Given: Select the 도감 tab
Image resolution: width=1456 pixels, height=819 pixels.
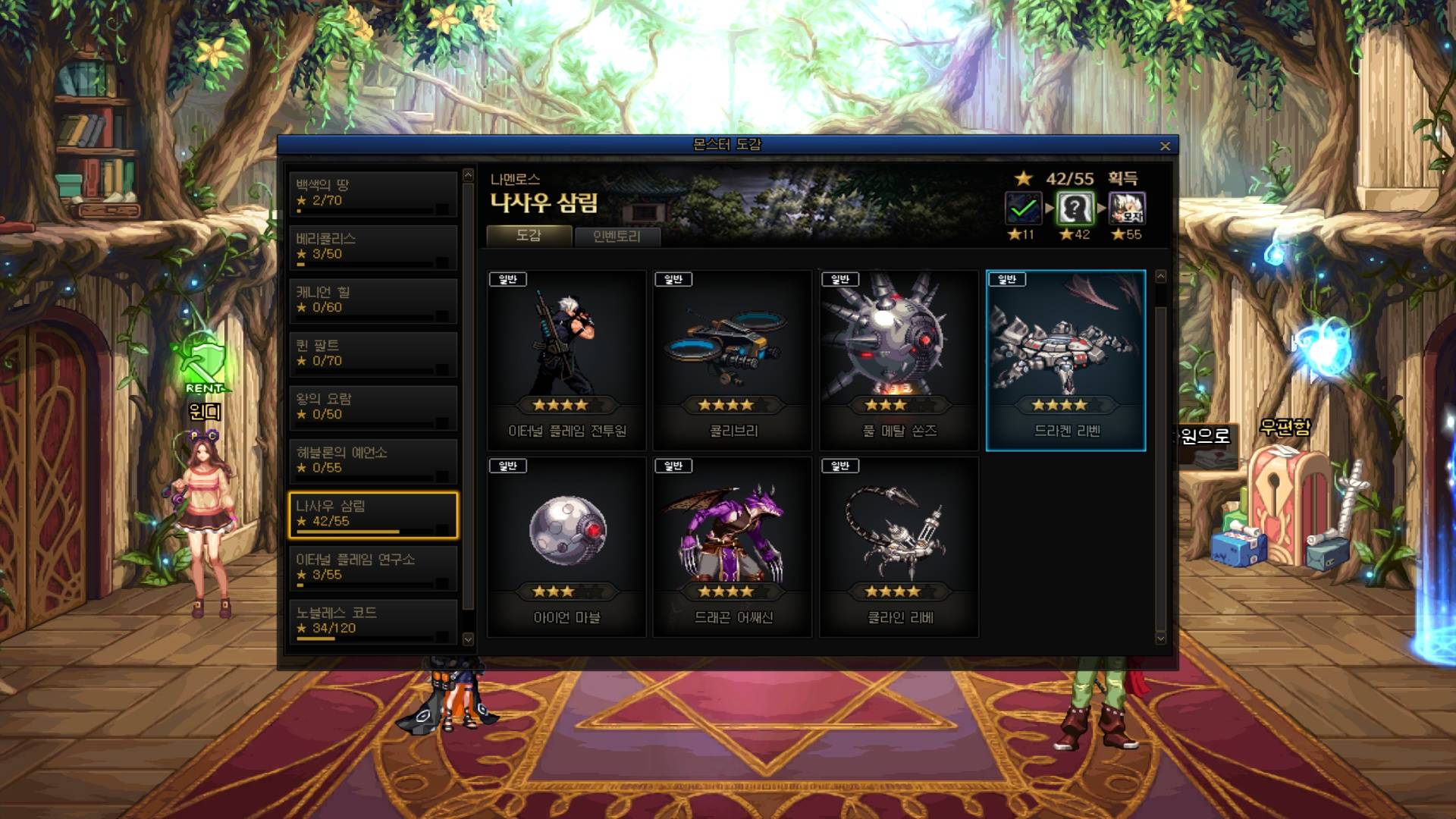Looking at the screenshot, I should (x=529, y=236).
